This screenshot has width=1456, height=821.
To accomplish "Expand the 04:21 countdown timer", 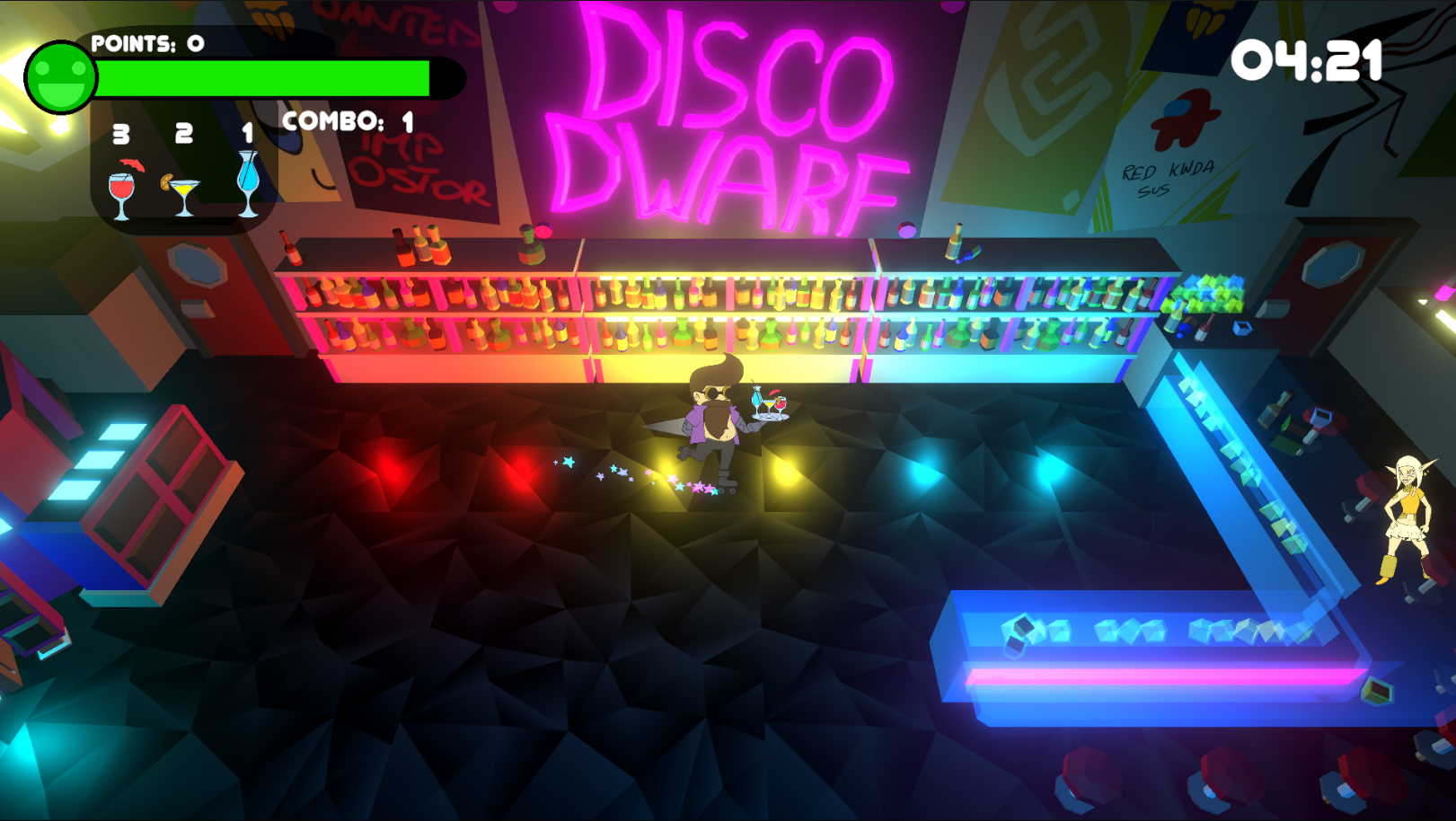I will coord(1309,62).
